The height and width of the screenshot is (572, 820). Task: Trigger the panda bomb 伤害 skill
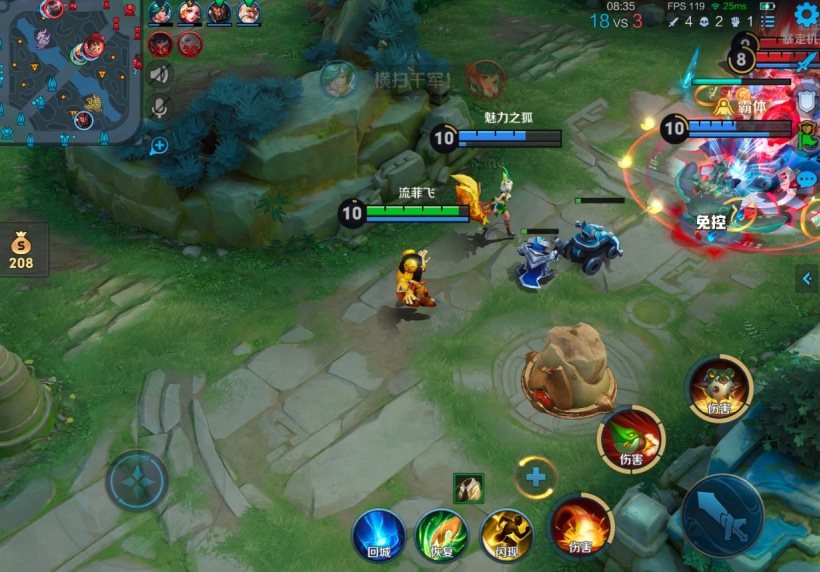719,388
